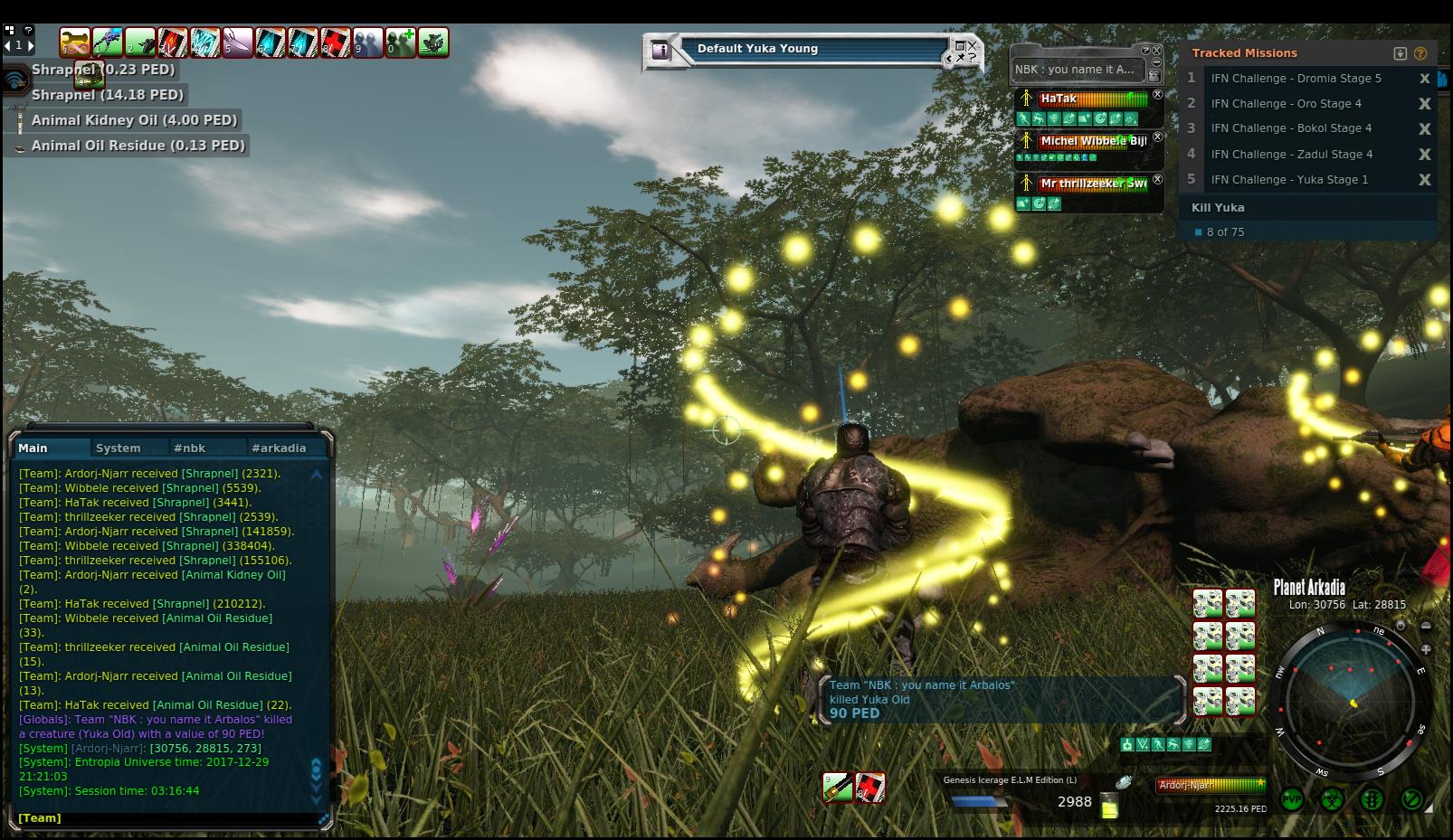1453x840 pixels.
Task: Click the Main chat tab
Action: point(33,448)
